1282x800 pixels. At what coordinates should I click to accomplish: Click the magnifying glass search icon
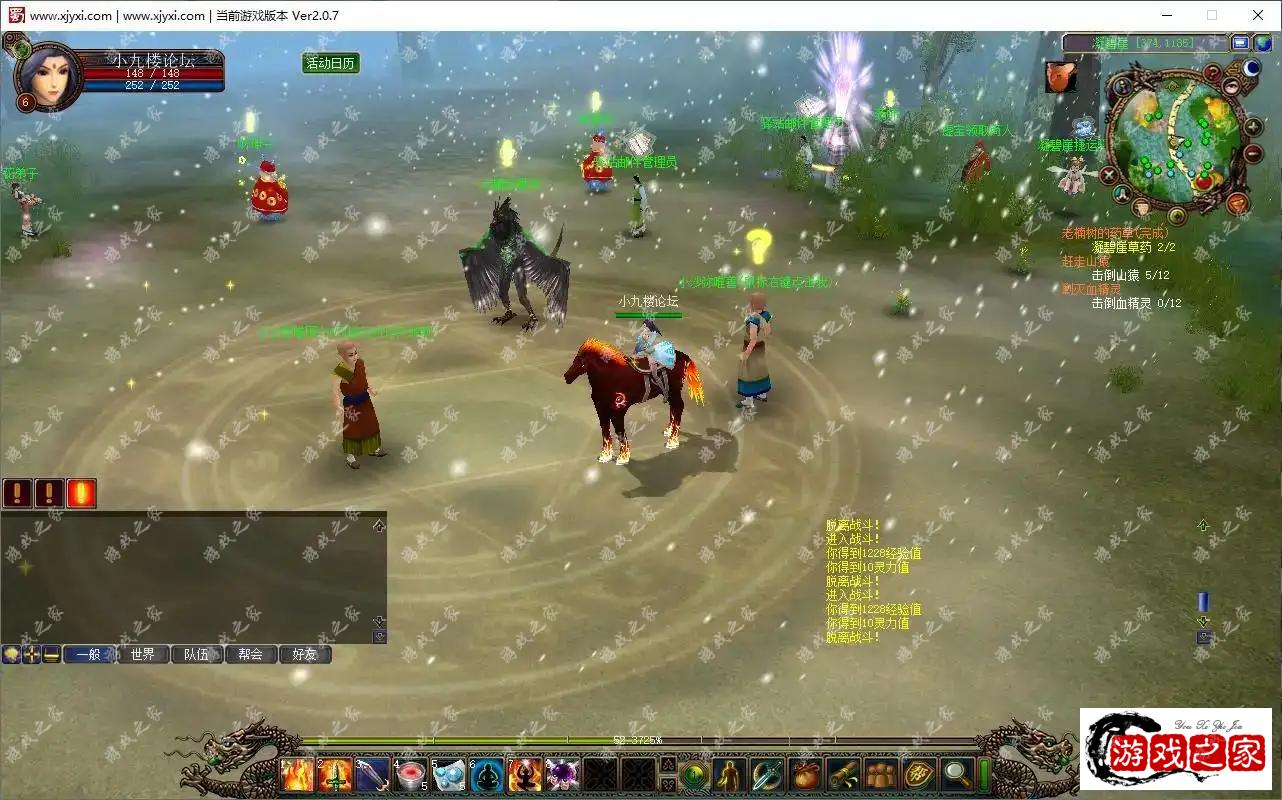pos(957,775)
